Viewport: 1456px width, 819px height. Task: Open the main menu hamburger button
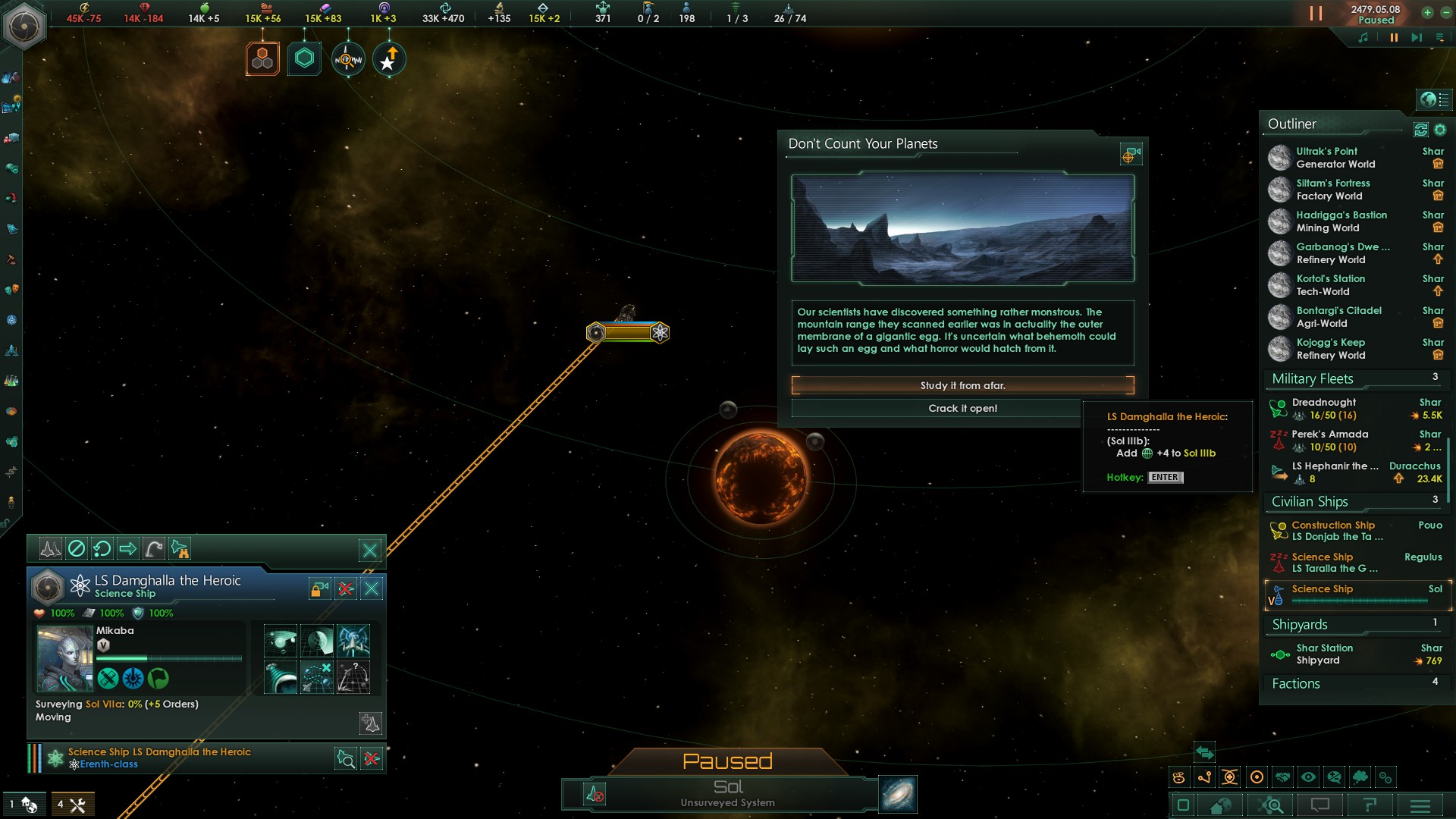(1420, 805)
